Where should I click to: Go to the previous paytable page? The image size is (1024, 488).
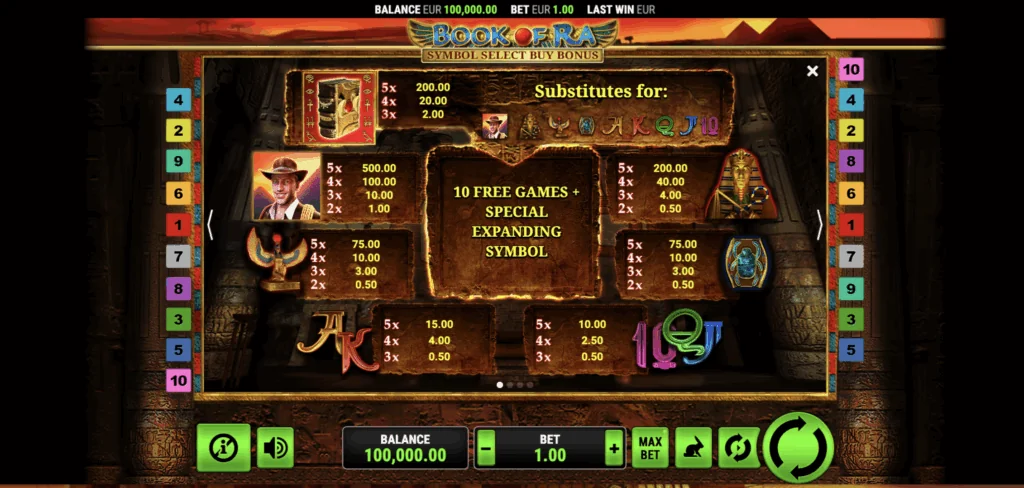point(210,225)
